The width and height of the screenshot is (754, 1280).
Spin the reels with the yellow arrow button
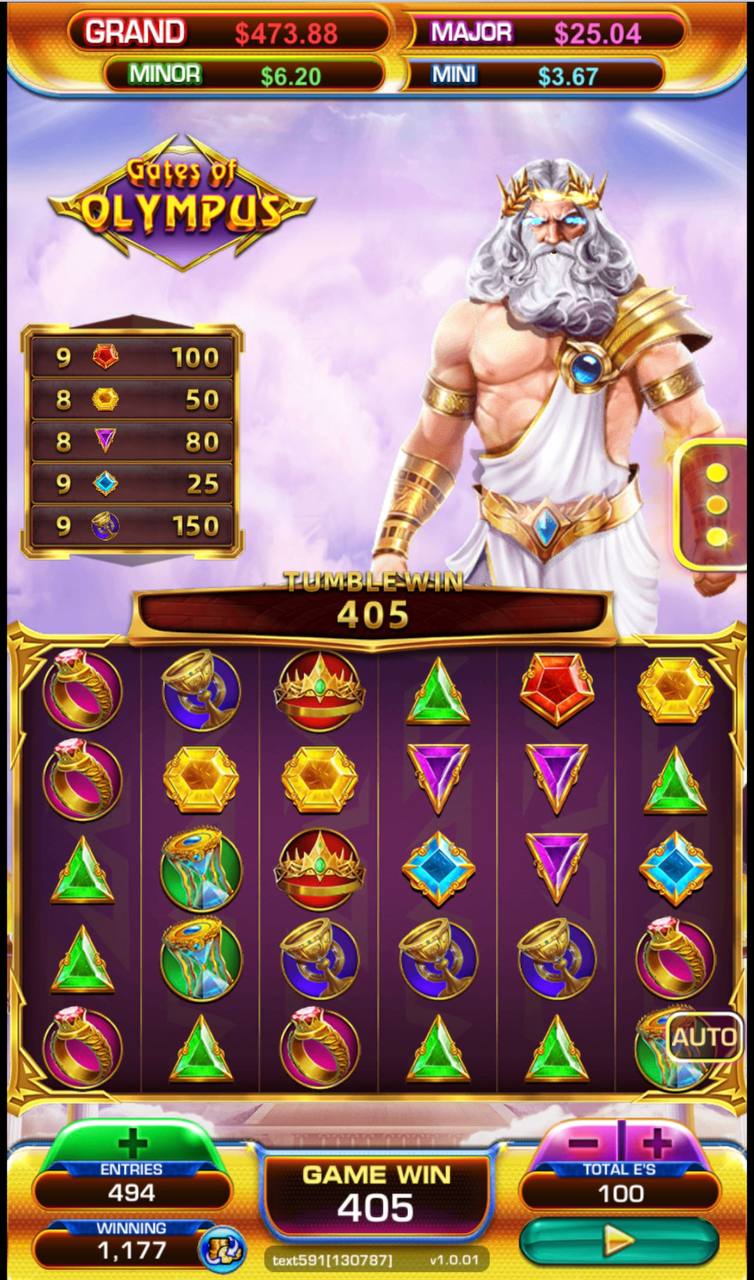(618, 1241)
